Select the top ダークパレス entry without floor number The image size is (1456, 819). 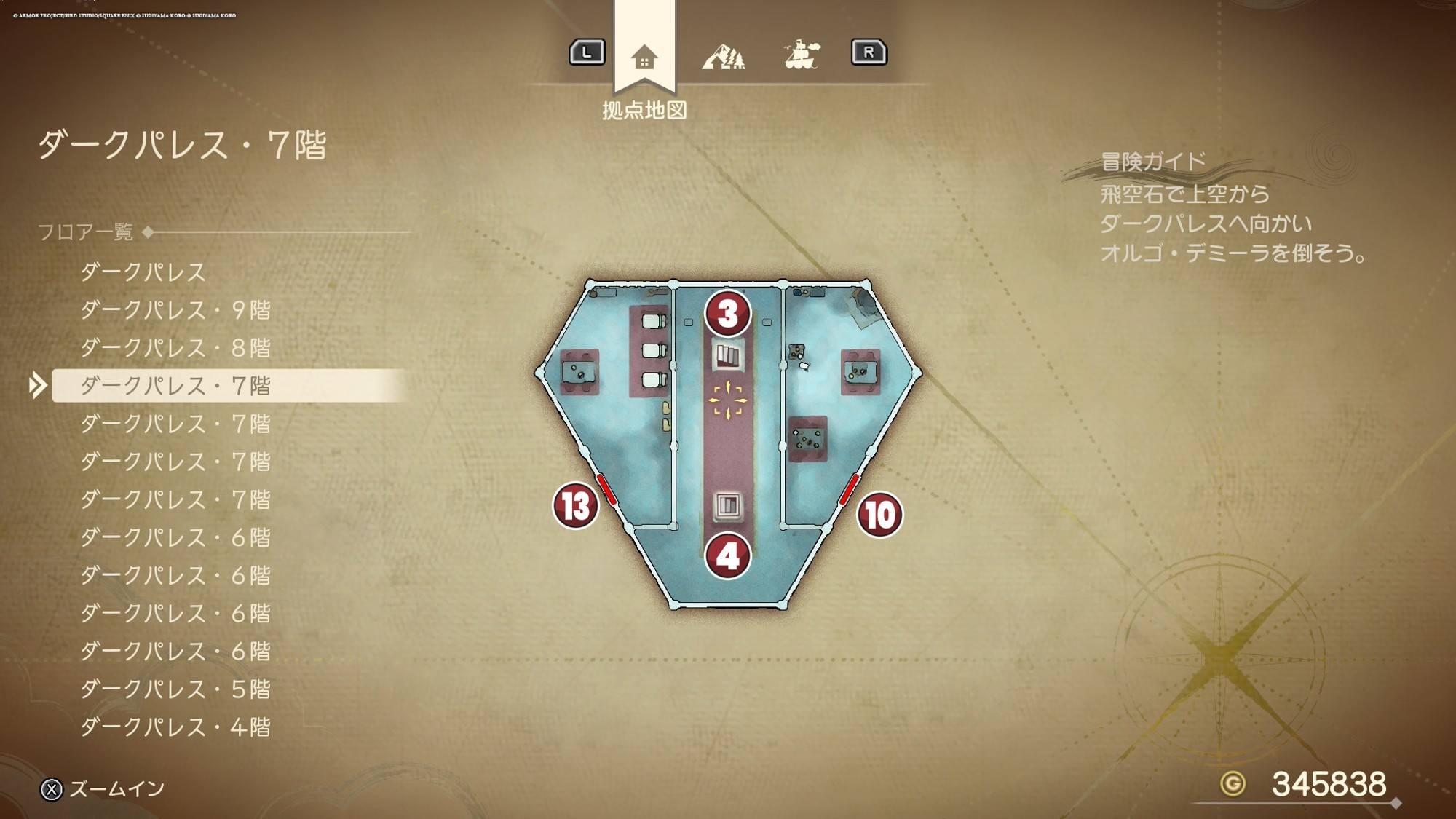pos(143,272)
